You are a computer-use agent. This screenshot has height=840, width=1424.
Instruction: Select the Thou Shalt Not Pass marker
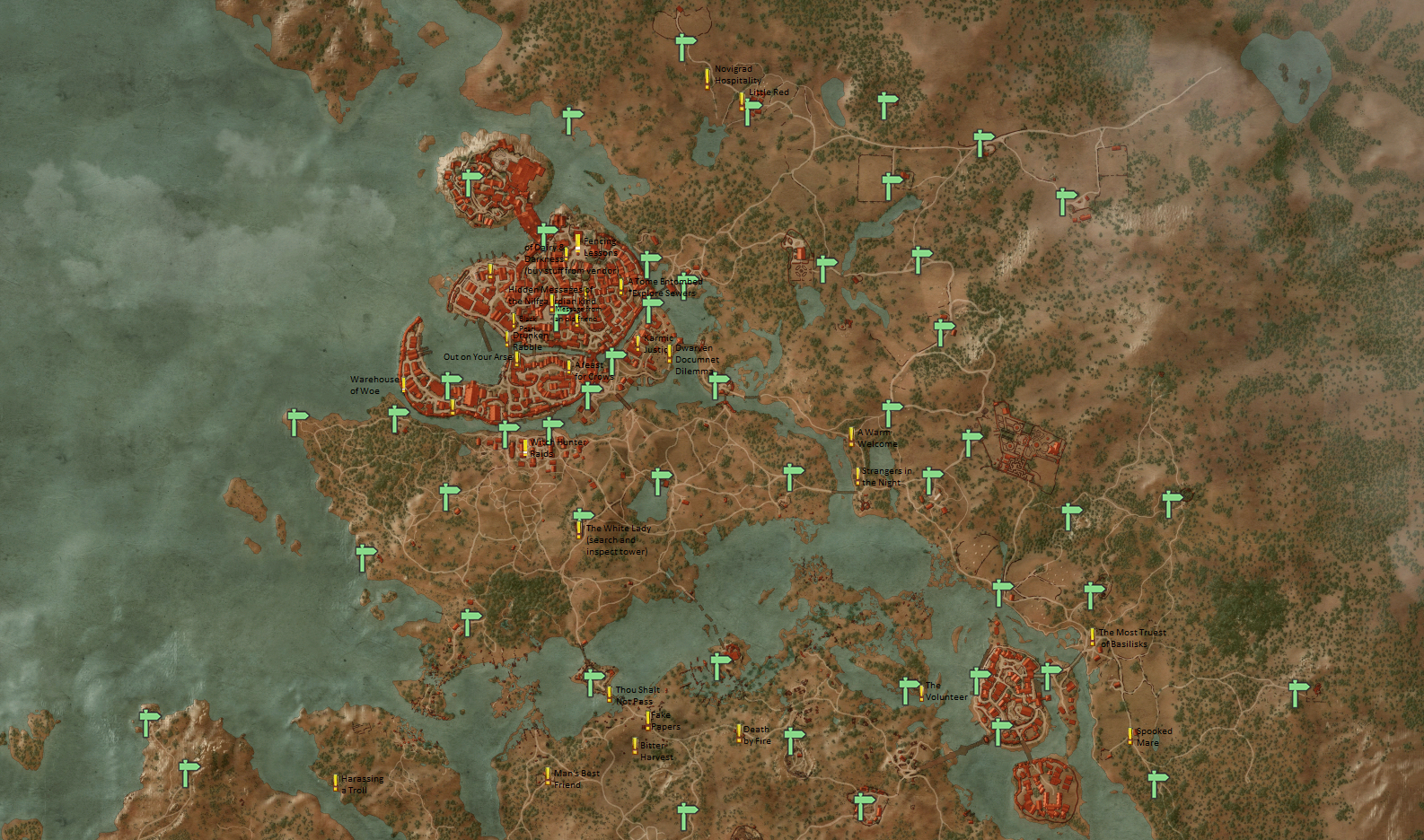click(x=610, y=695)
